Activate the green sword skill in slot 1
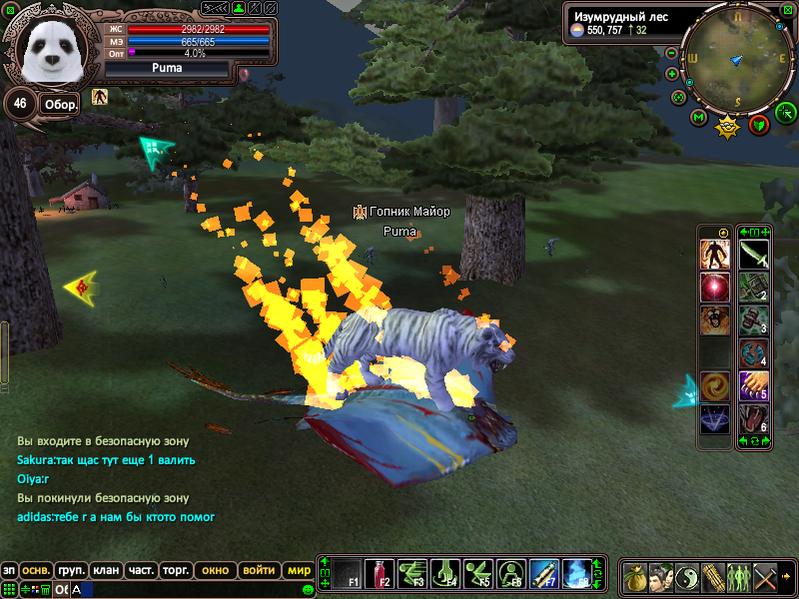Screen dimensions: 799x599 click(753, 255)
